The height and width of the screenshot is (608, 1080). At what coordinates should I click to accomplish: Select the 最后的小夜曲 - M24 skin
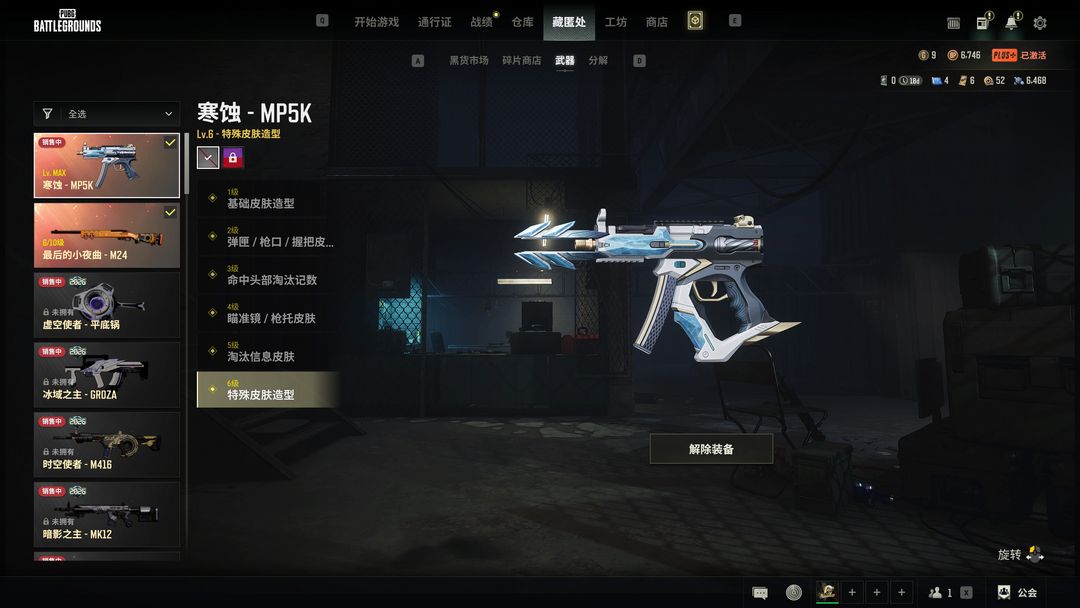(x=107, y=235)
